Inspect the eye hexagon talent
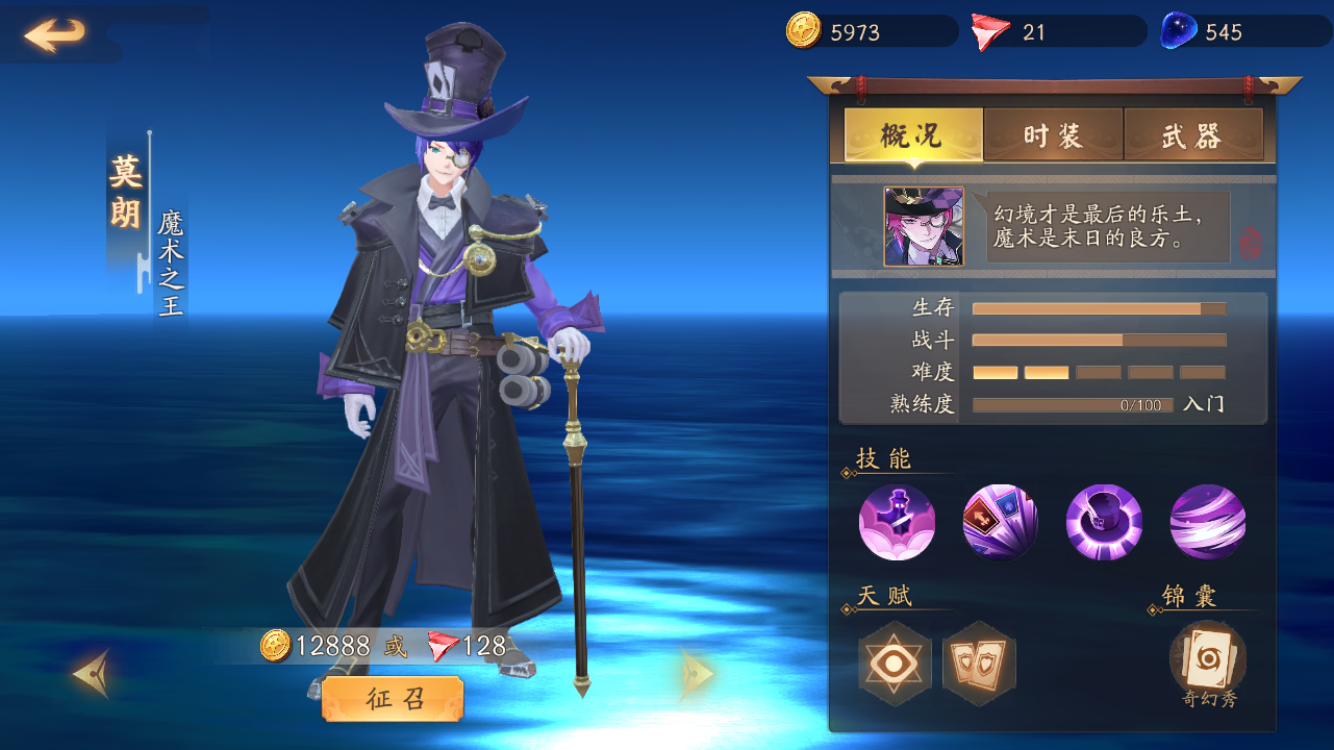 tap(895, 664)
